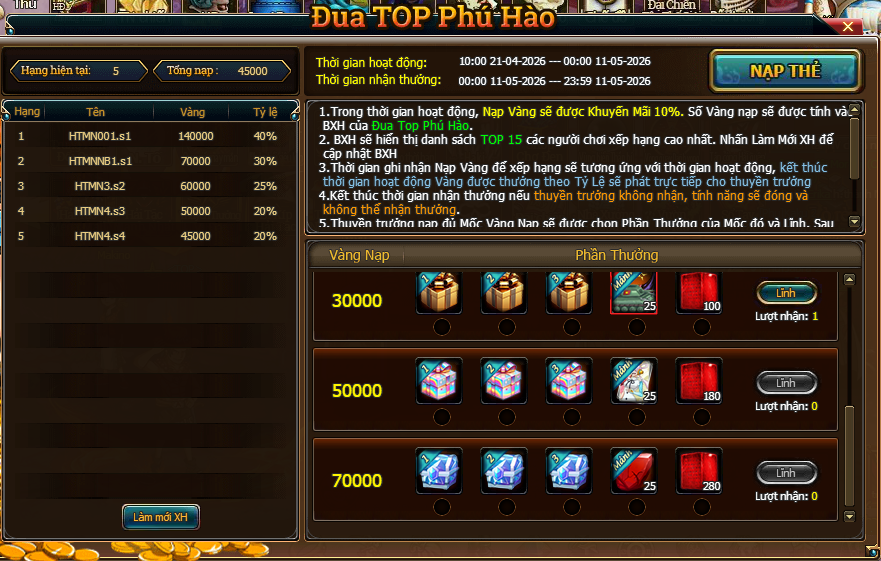The image size is (881, 561).
Task: Tick the radio under the 30000 tank fragment
Action: [636, 327]
